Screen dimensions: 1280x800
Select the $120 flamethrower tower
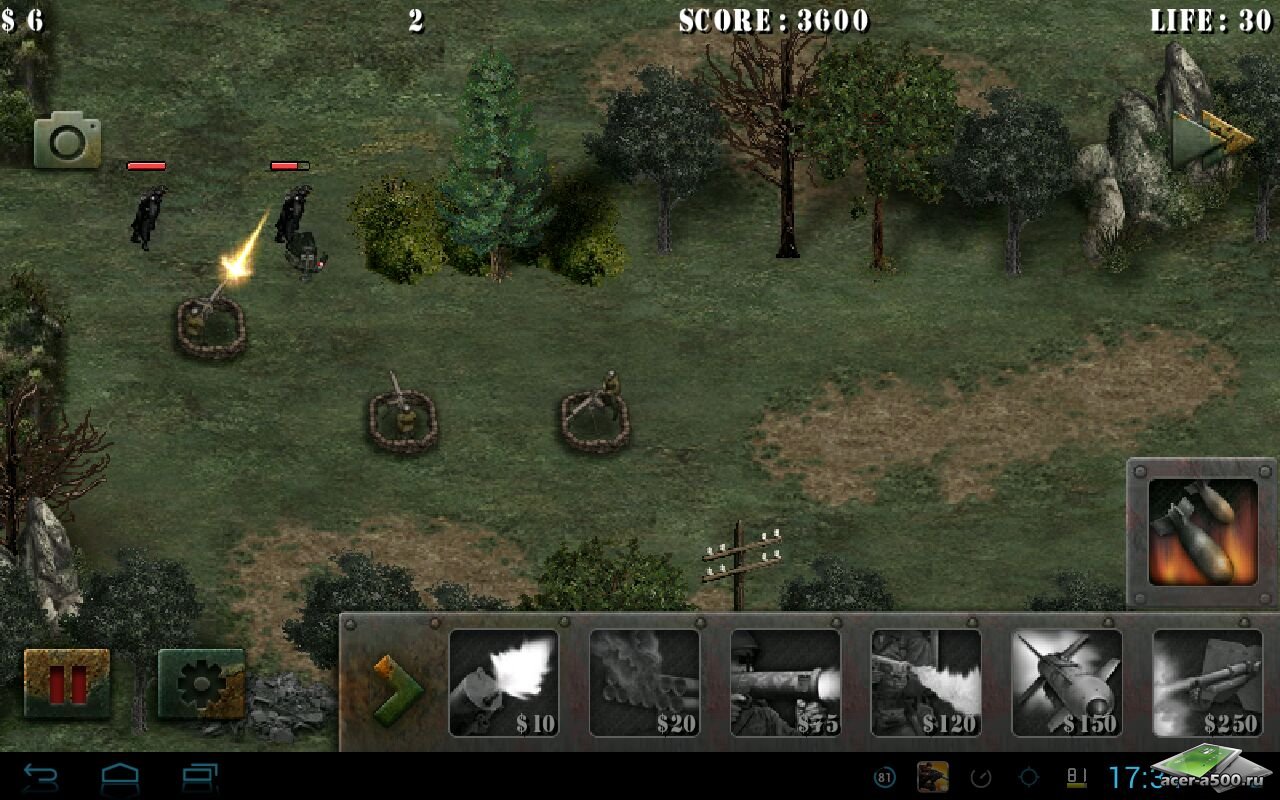pos(926,683)
